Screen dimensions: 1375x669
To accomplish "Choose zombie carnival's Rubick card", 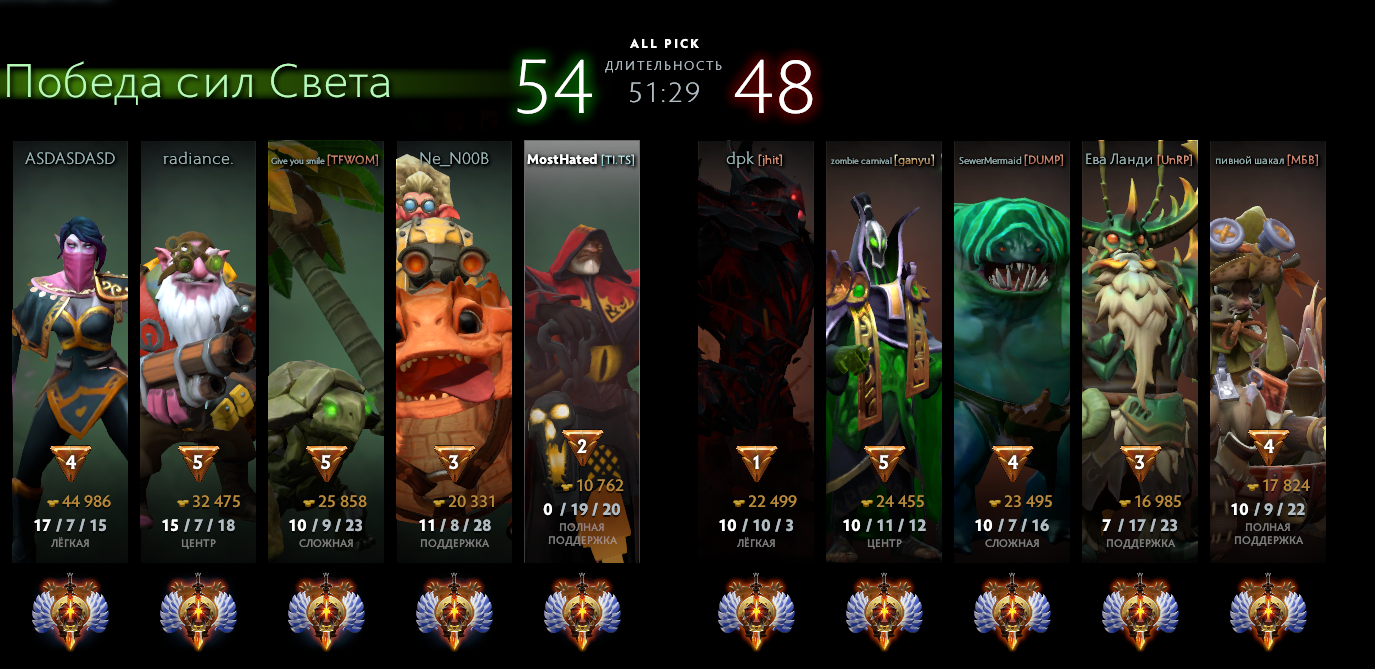I will (884, 350).
